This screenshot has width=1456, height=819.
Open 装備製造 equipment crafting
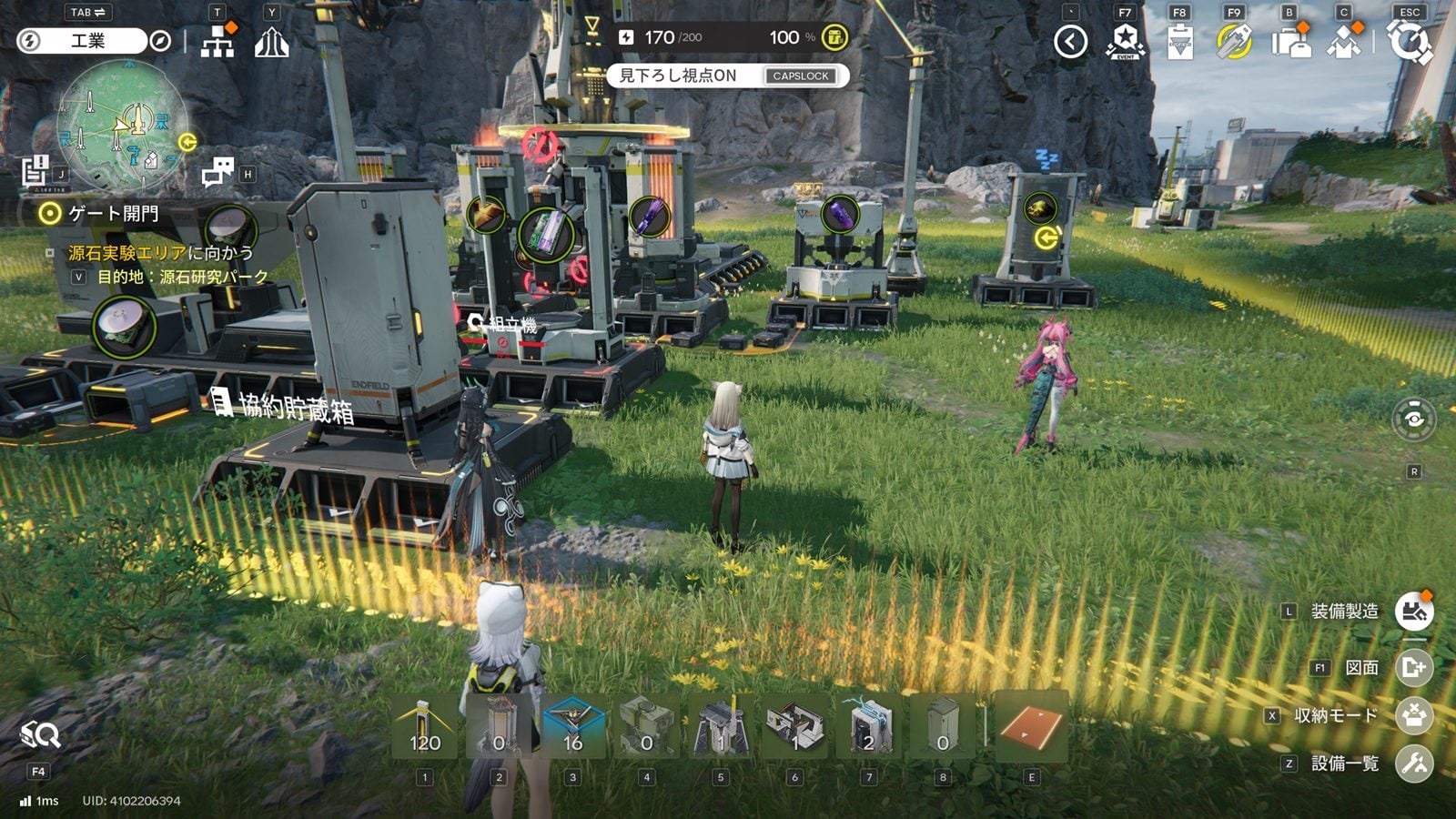pyautogui.click(x=1414, y=612)
